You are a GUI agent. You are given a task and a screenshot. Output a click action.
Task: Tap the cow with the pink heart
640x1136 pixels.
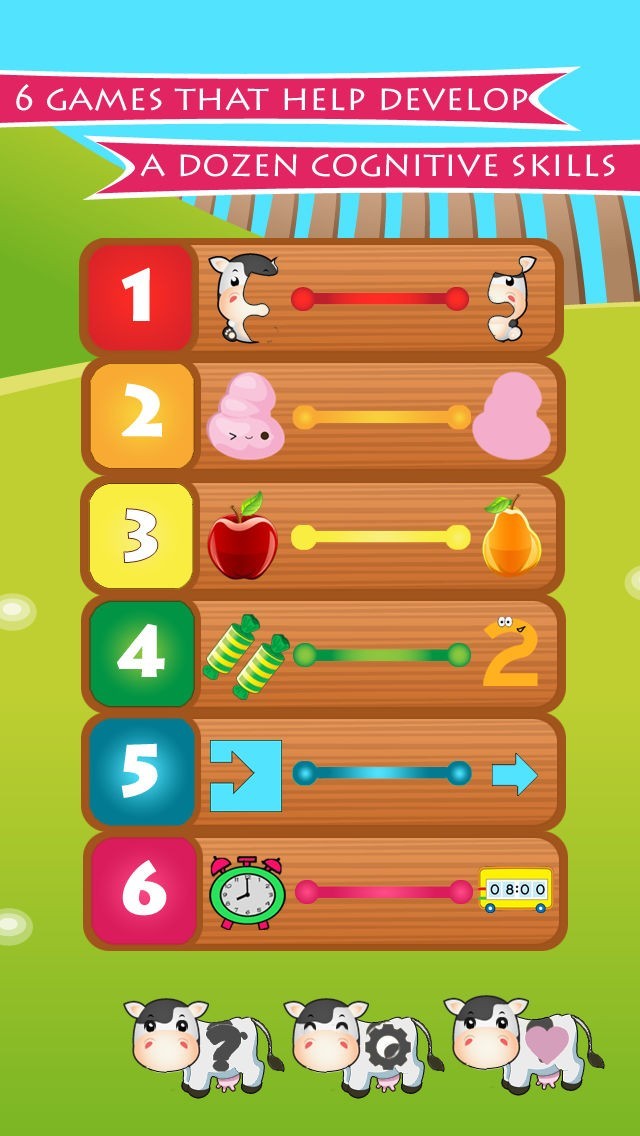[522, 1043]
